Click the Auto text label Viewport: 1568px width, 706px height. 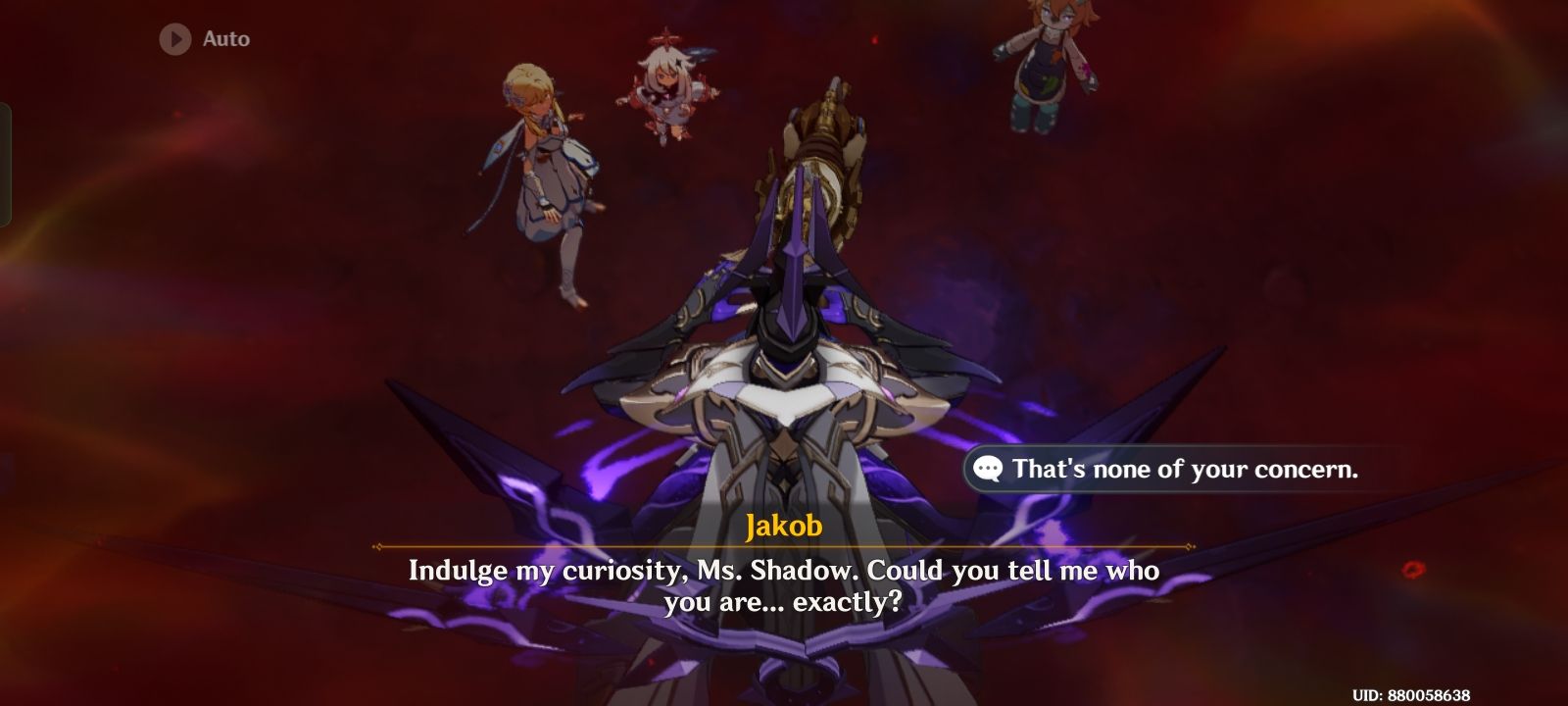(224, 40)
